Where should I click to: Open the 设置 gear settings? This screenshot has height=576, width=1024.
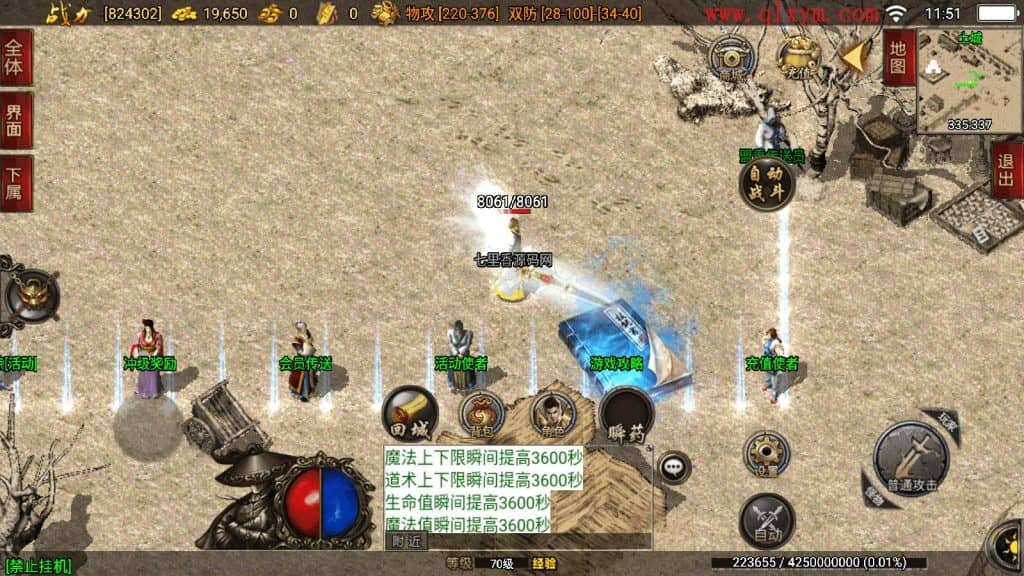pyautogui.click(x=767, y=454)
